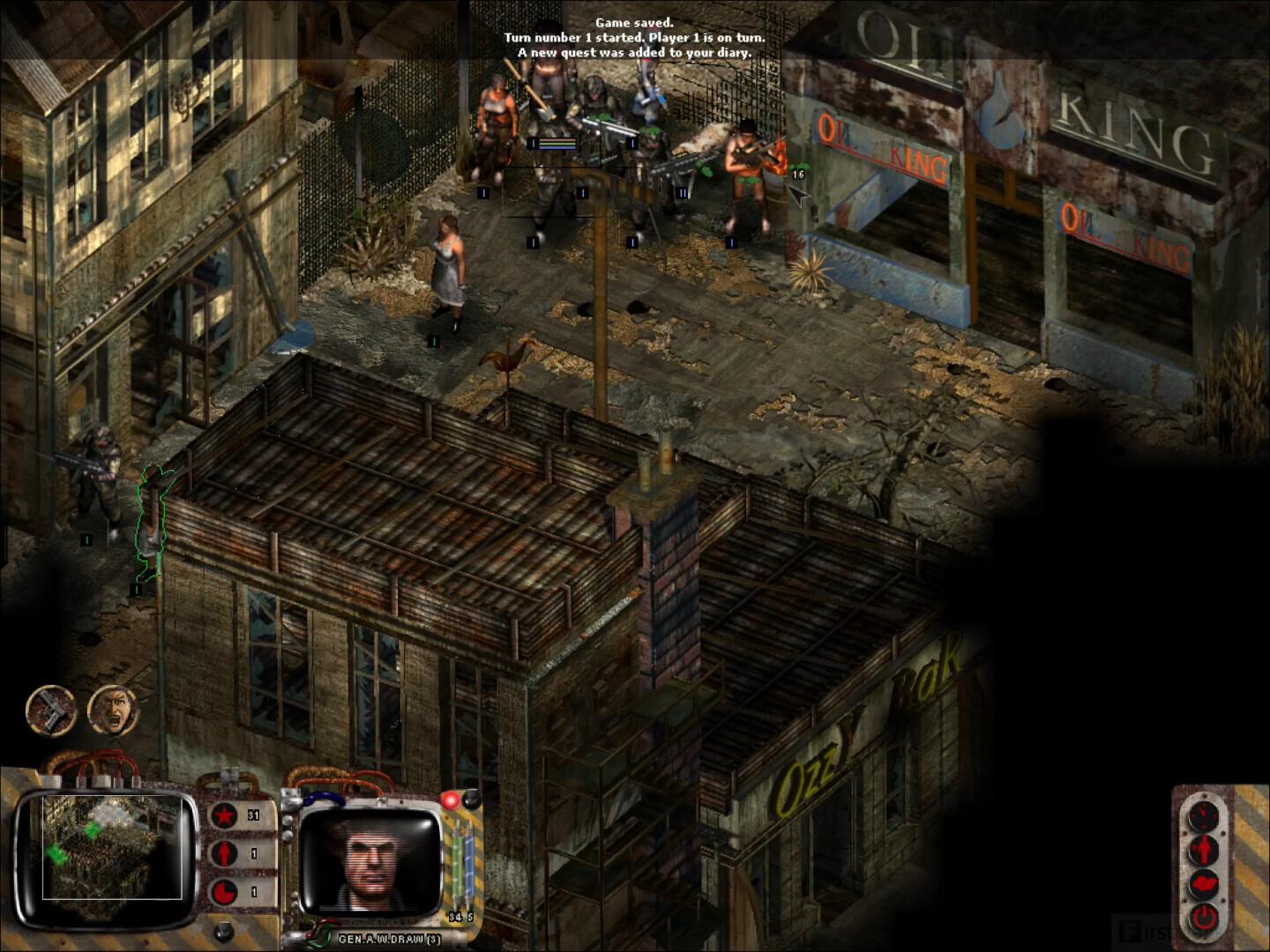This screenshot has height=952, width=1270.
Task: Click the clock dial button on right panel
Action: point(1203,814)
